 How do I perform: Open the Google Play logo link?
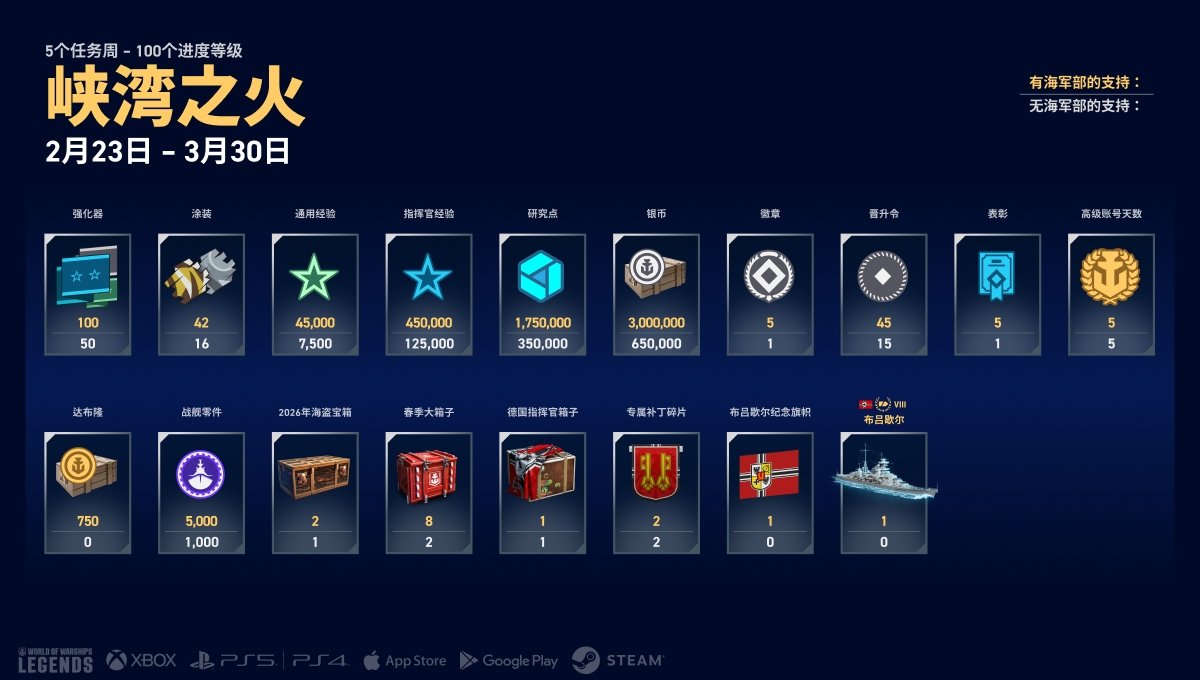click(509, 660)
